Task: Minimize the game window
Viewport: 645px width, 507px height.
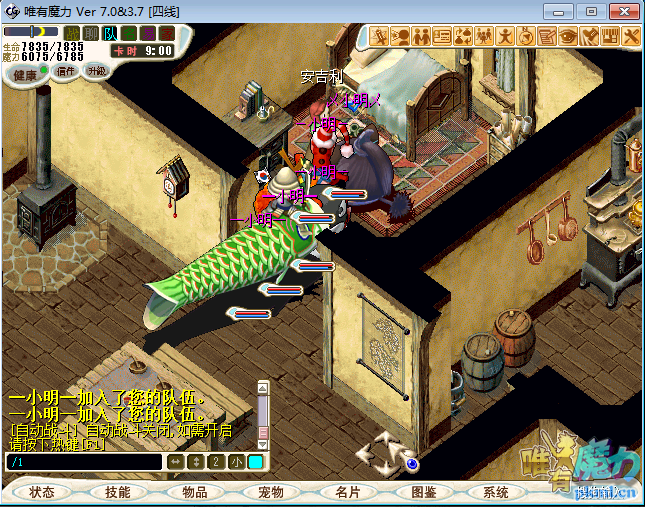Action: (x=565, y=10)
